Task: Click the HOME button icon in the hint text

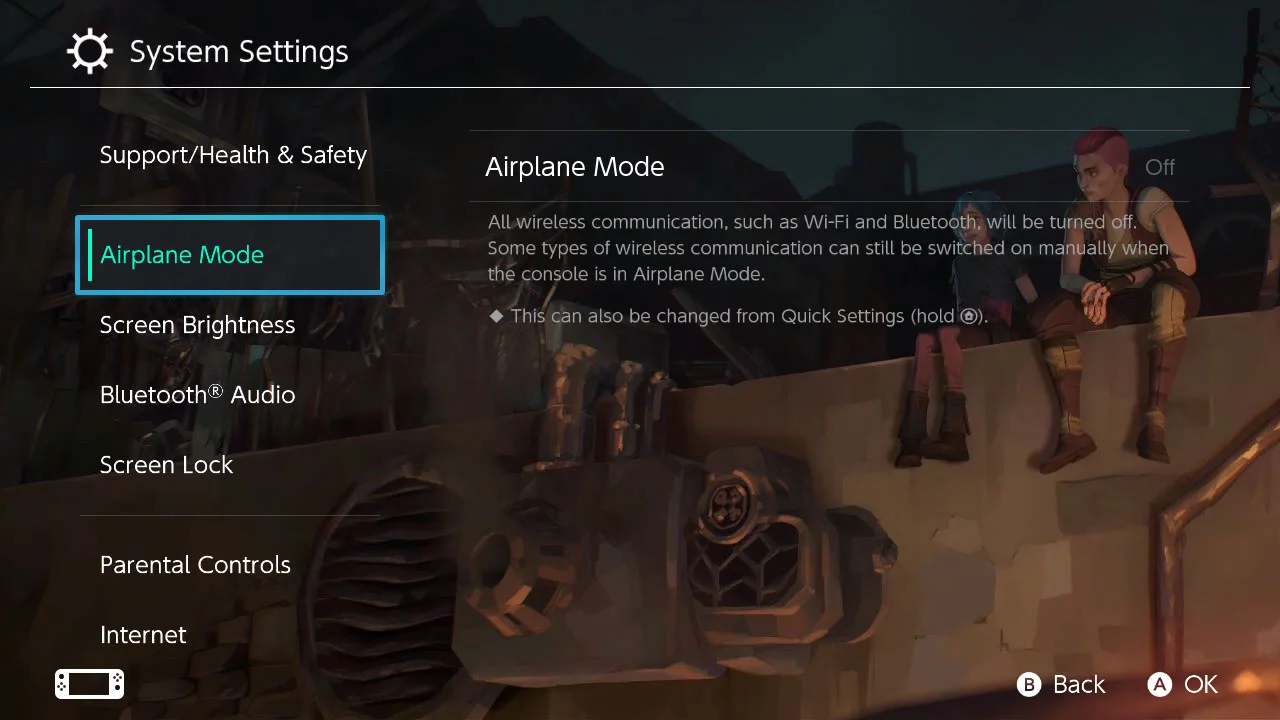Action: click(x=968, y=316)
